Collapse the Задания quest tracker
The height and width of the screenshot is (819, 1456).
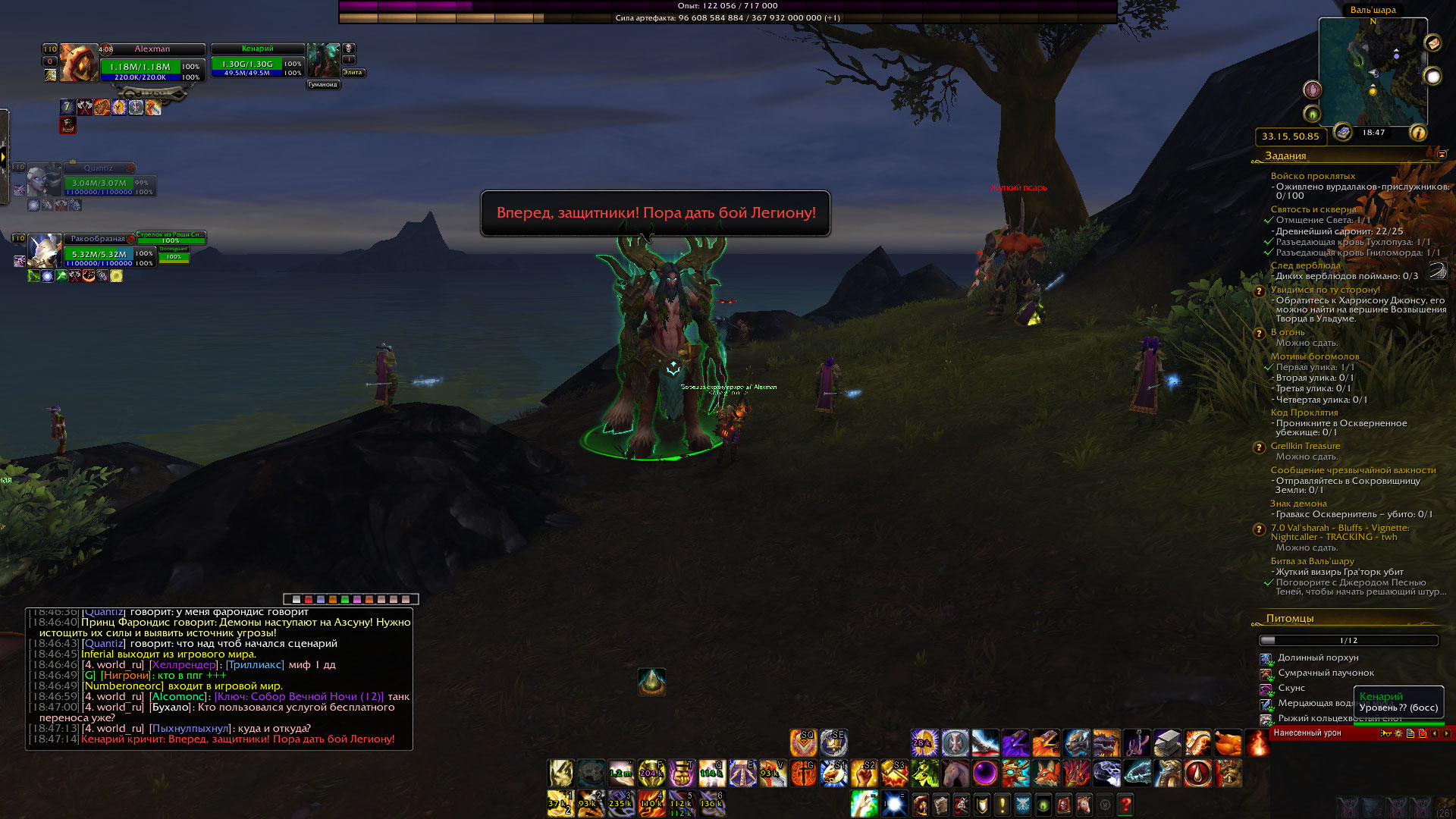pyautogui.click(x=1442, y=155)
